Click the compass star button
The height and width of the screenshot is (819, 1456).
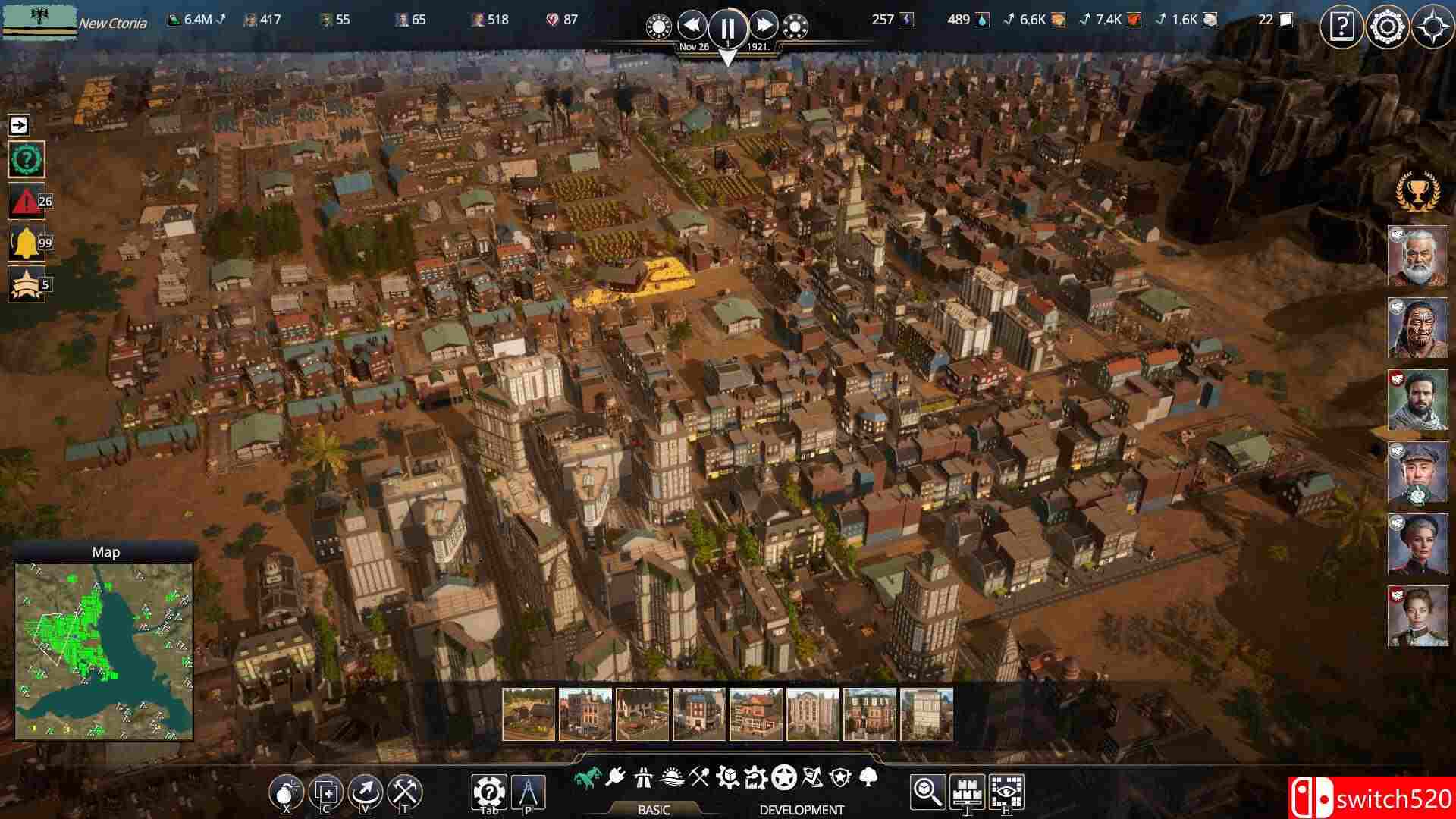pos(1432,28)
